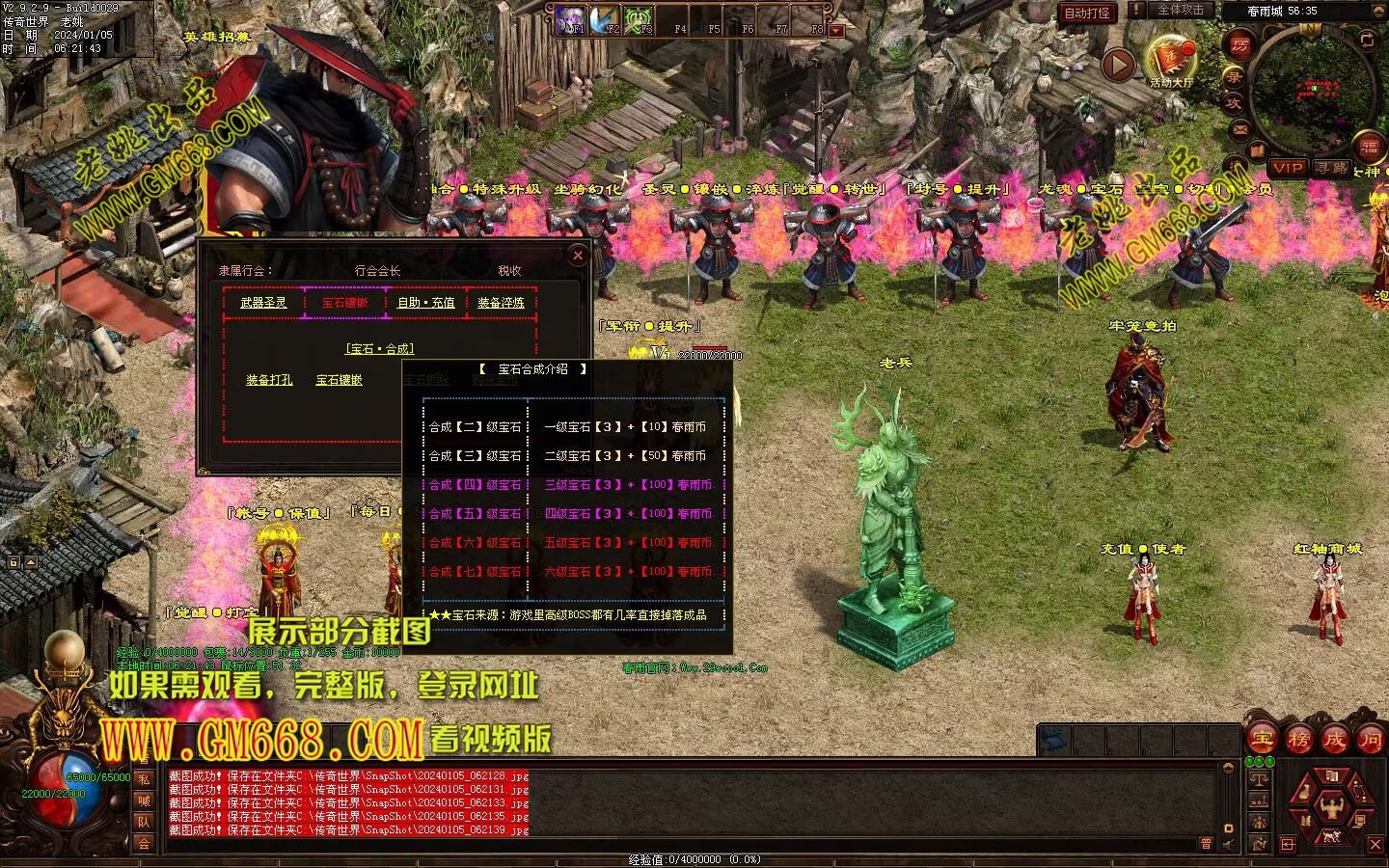The width and height of the screenshot is (1389, 868).
Task: Close the NPC dialog with the red X
Action: [x=577, y=256]
